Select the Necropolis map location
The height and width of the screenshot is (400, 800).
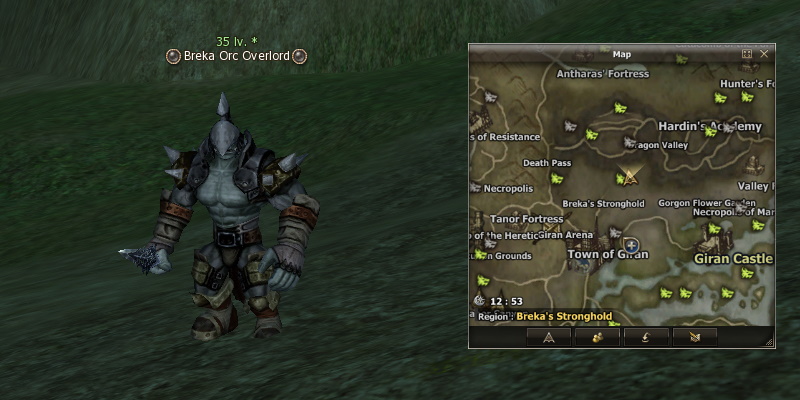[x=510, y=188]
